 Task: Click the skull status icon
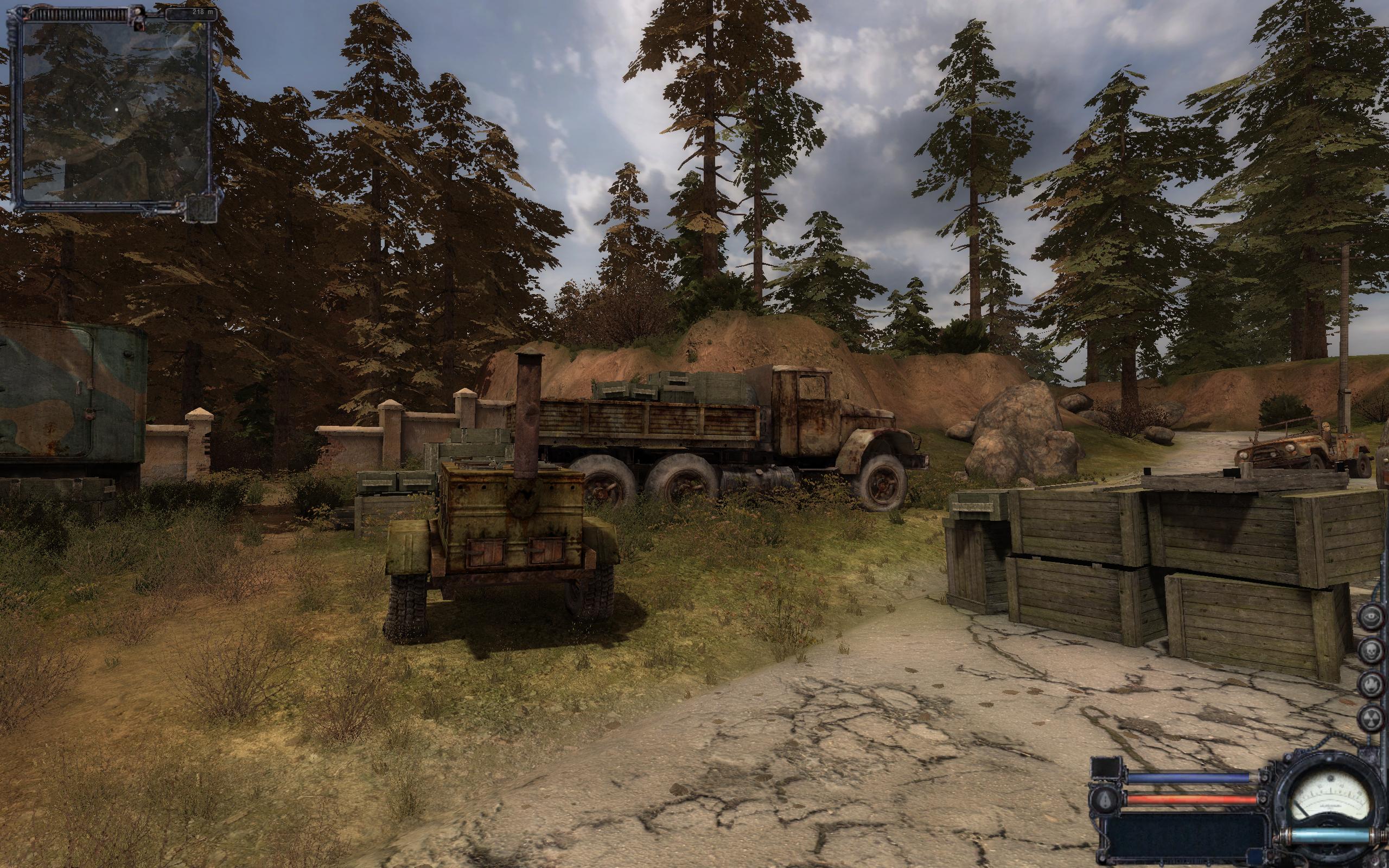click(x=1371, y=650)
